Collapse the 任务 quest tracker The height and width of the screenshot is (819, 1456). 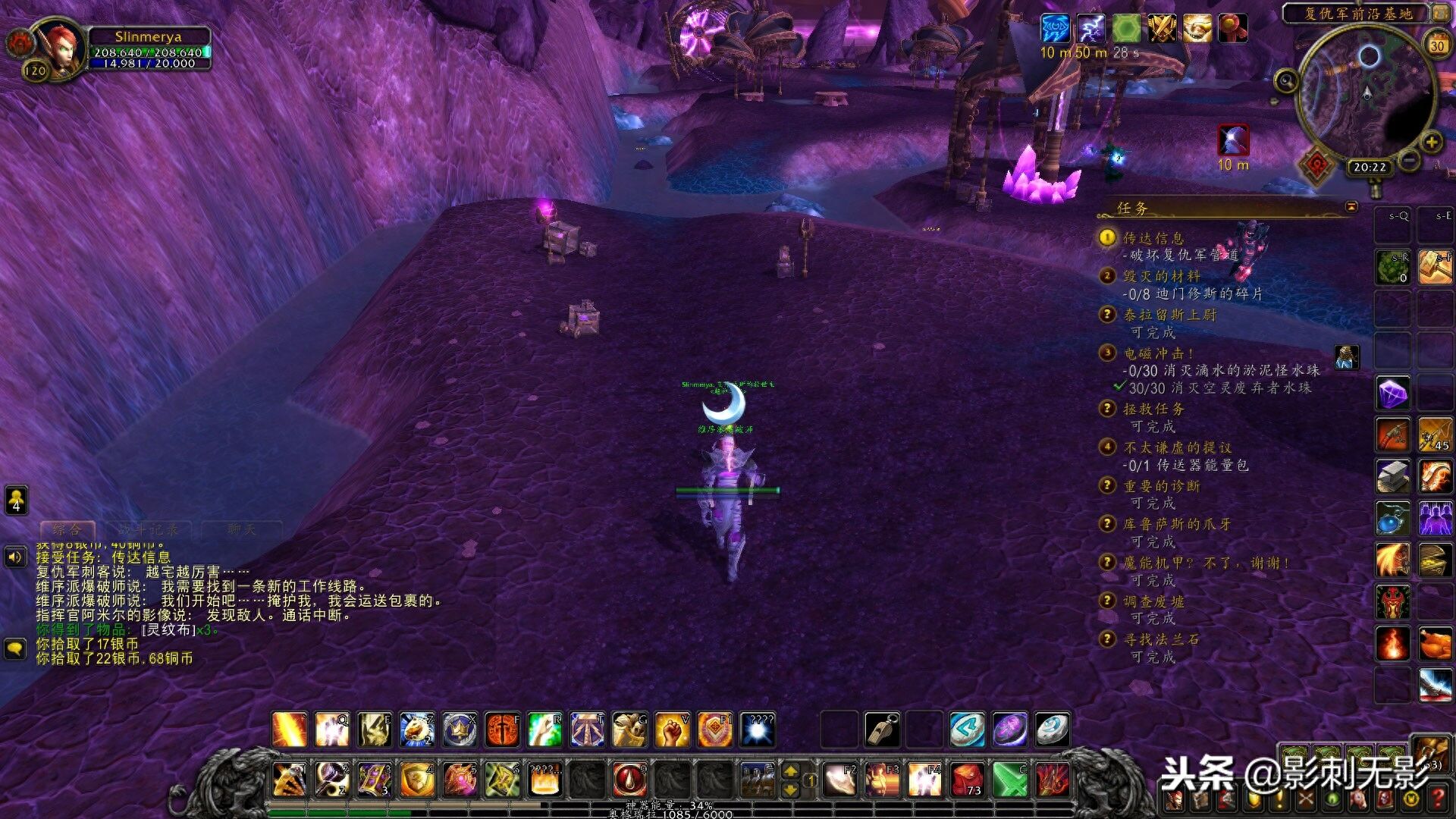pyautogui.click(x=1351, y=207)
